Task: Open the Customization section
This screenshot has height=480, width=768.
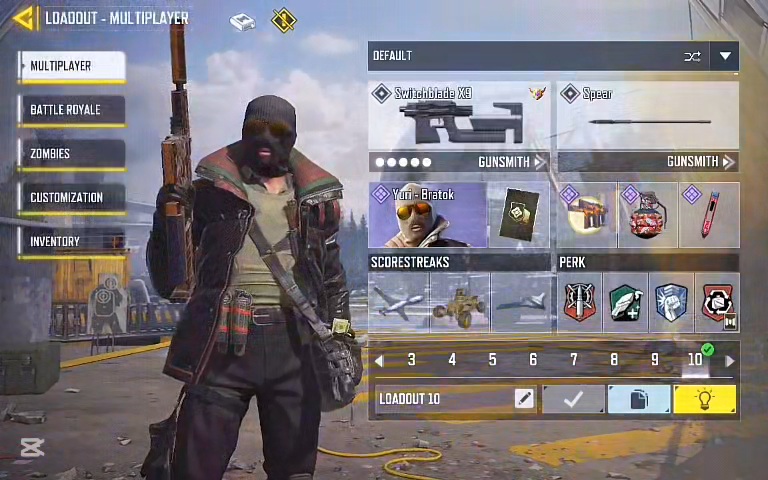Action: click(x=72, y=198)
